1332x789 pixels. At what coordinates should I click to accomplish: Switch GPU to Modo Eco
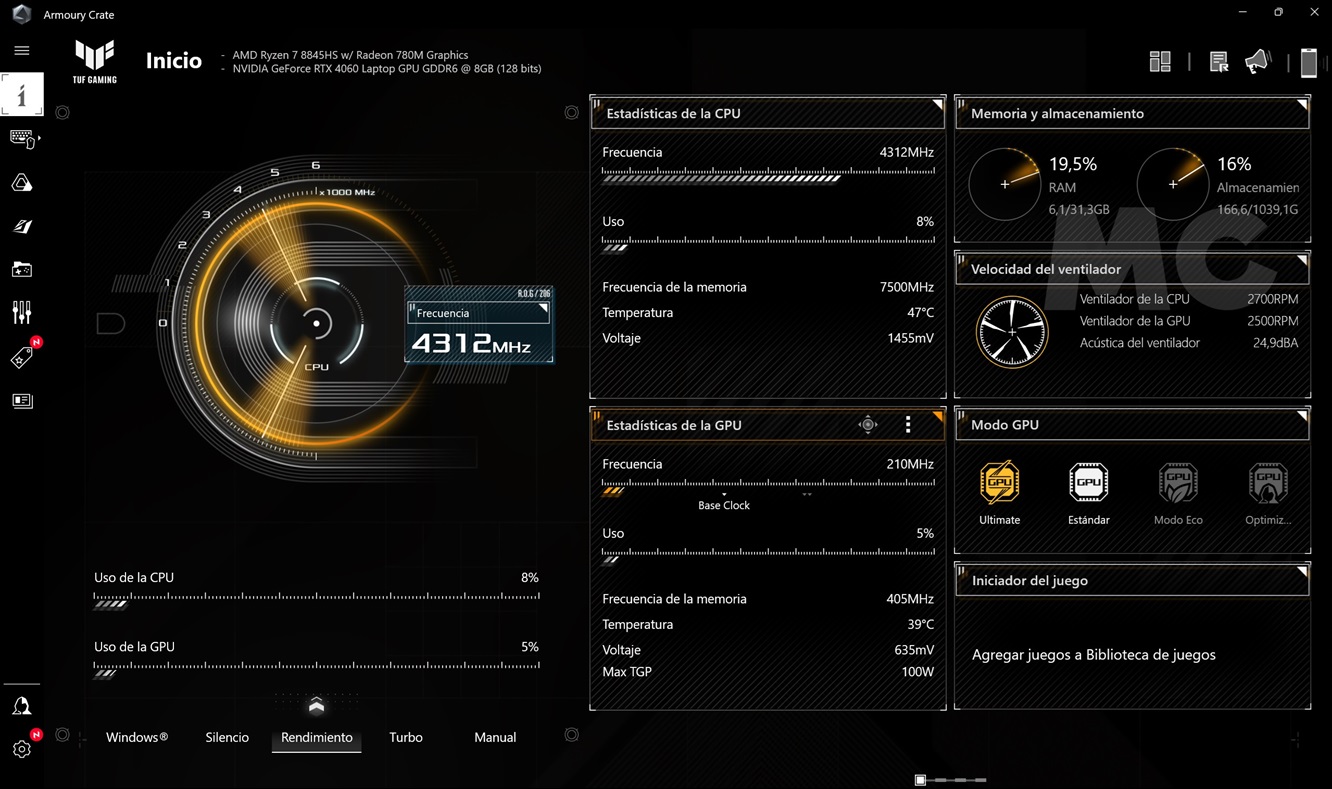pyautogui.click(x=1178, y=483)
